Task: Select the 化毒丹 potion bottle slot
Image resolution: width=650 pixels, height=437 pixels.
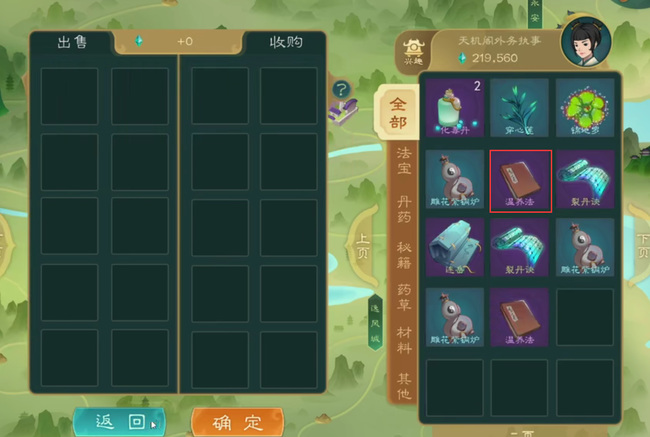Action: 455,108
